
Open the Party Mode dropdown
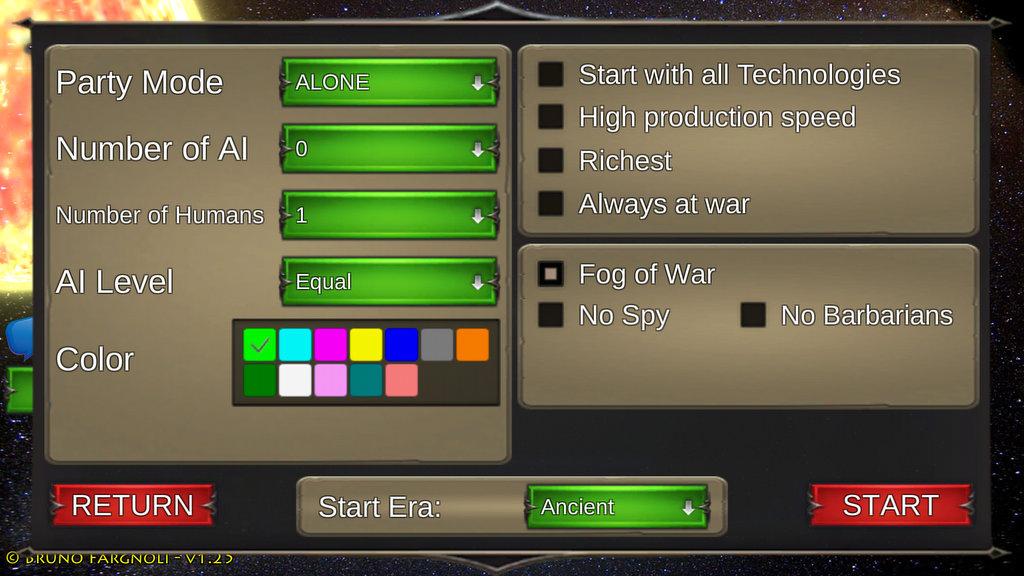click(389, 82)
